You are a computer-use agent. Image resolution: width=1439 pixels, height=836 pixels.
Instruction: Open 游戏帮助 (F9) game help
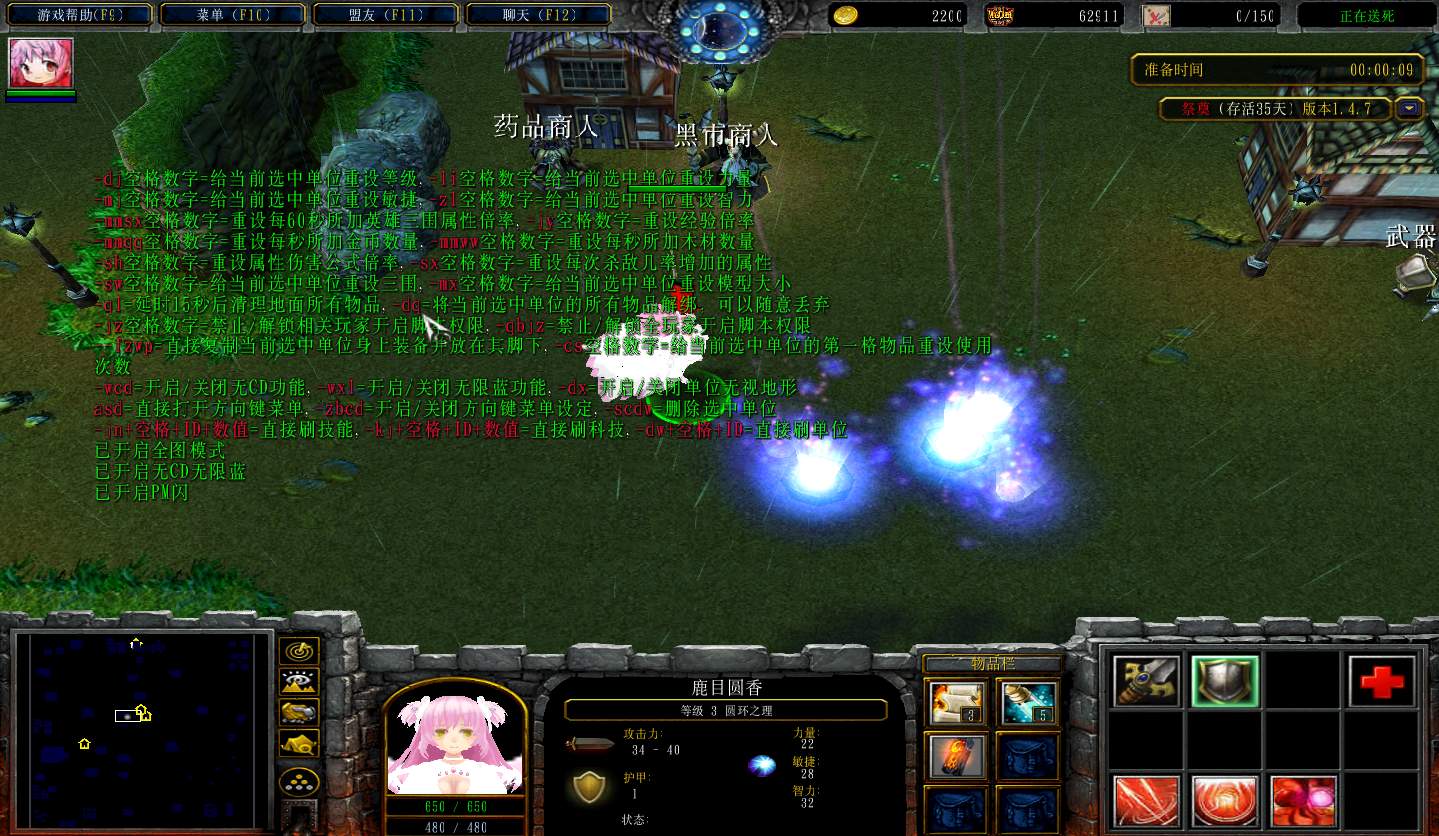tap(79, 15)
